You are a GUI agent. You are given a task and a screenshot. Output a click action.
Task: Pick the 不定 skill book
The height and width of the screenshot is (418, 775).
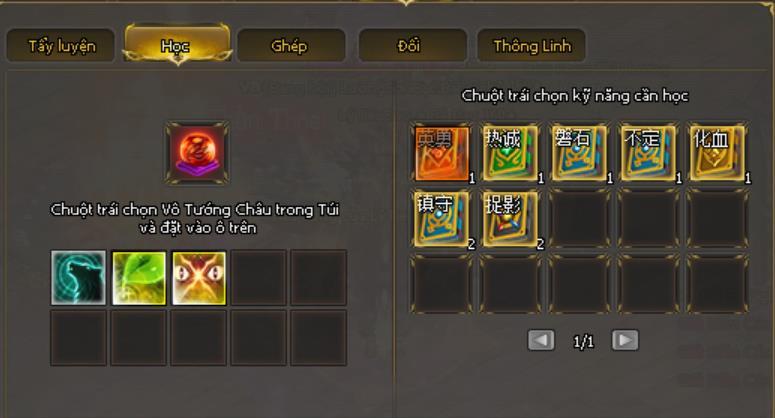pos(648,153)
